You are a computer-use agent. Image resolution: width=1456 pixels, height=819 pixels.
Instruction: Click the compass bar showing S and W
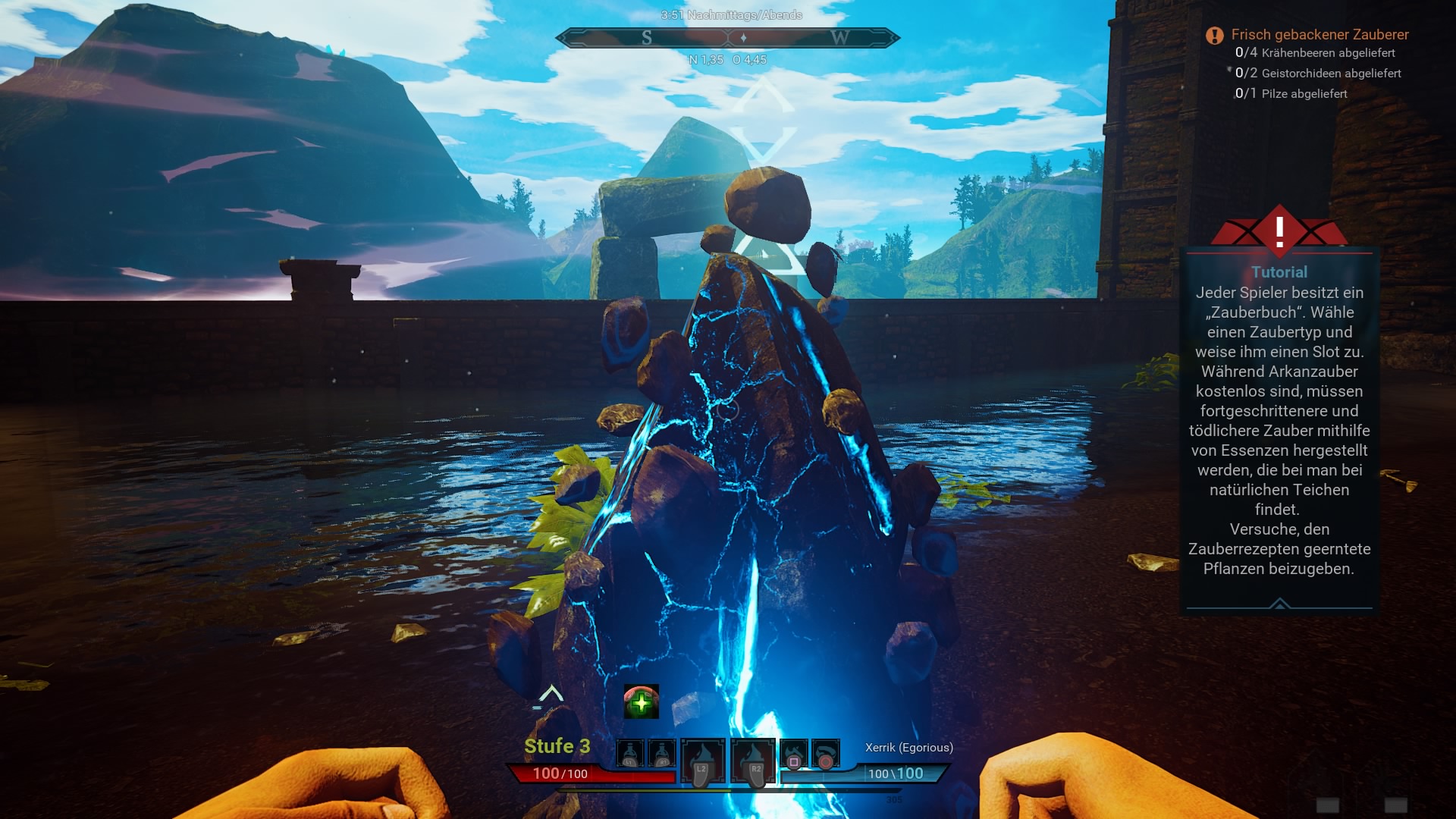(x=728, y=38)
